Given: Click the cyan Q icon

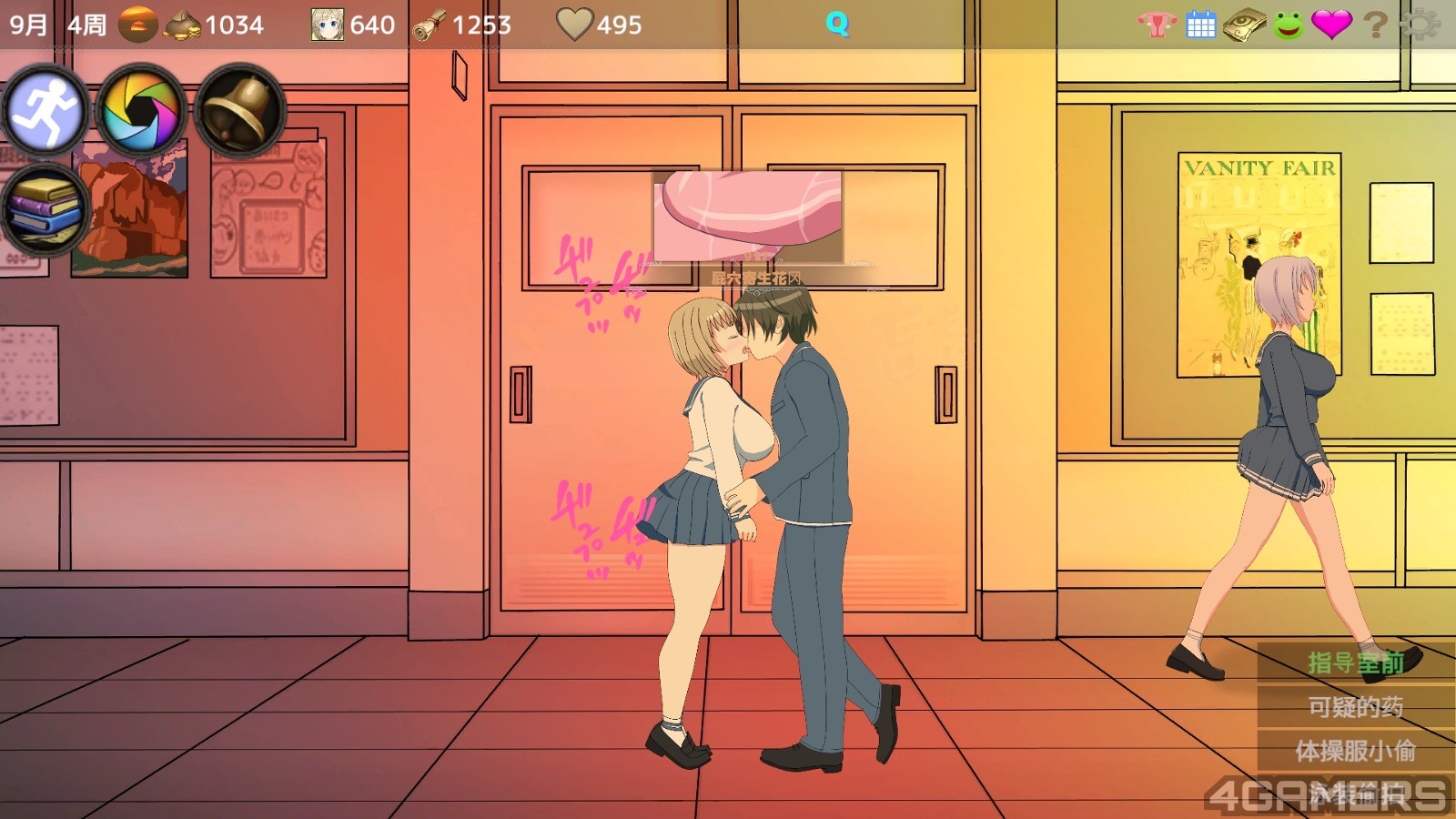Looking at the screenshot, I should 837,24.
